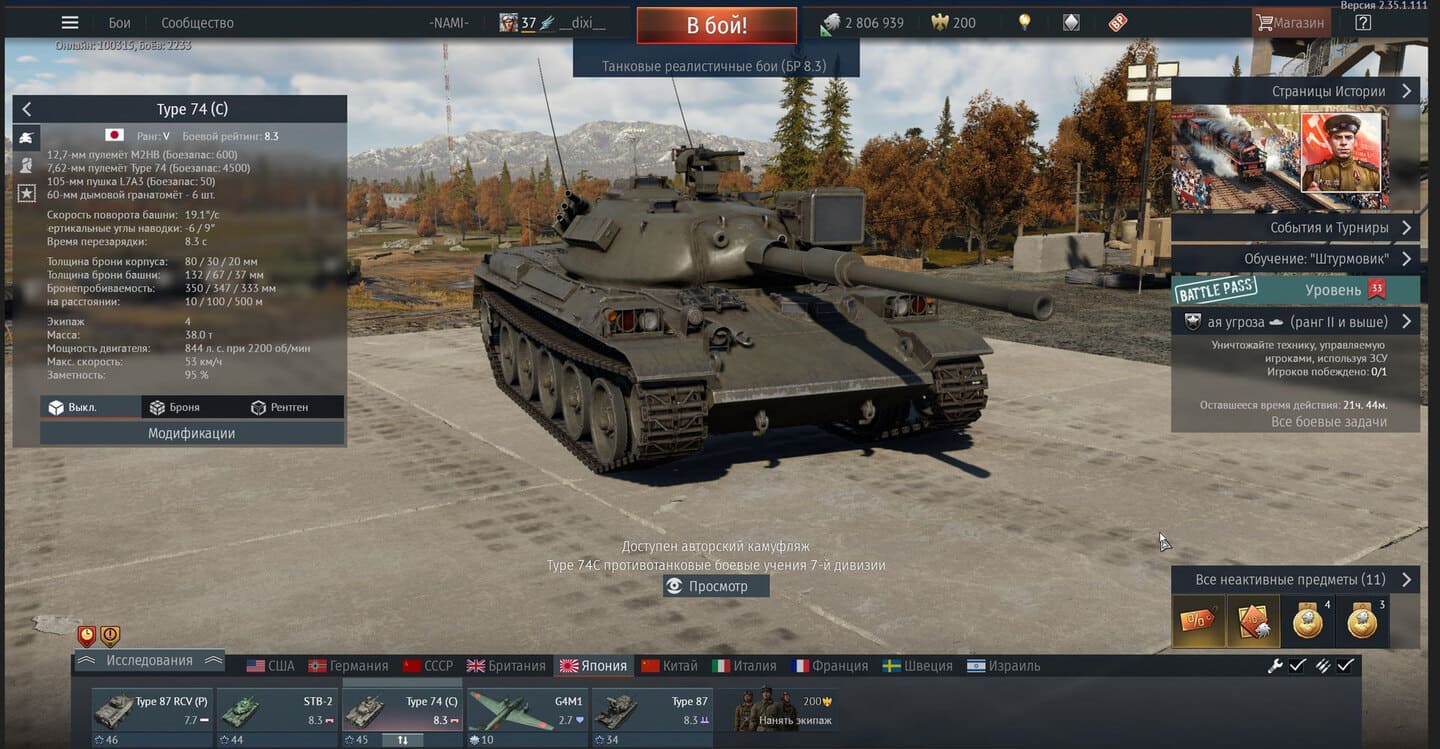Open Страницы Истории event panel
The image size is (1440, 749).
(1294, 91)
